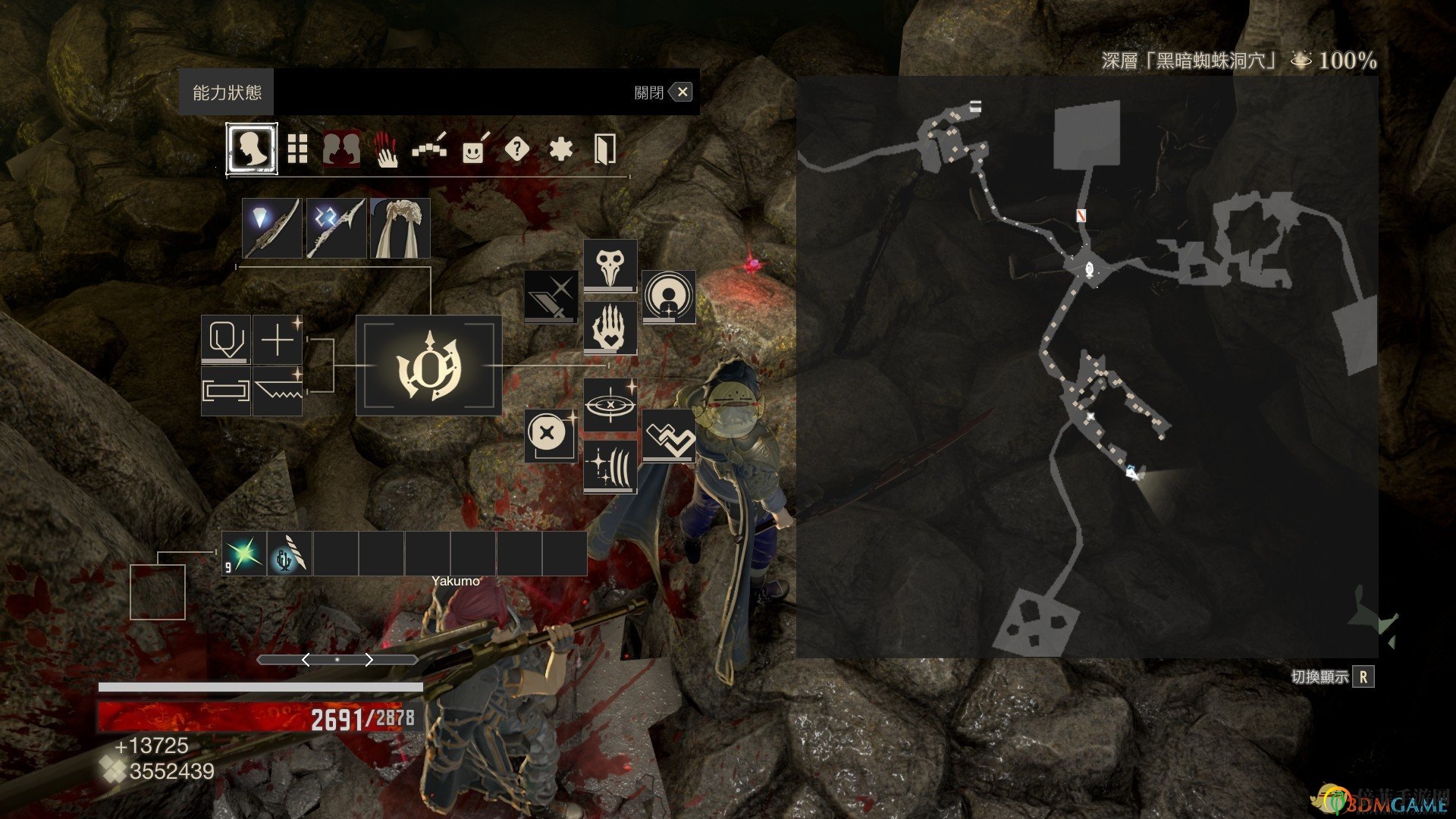Viewport: 1456px width, 819px height.
Task: Select the blood veil armor slot
Action: click(400, 228)
